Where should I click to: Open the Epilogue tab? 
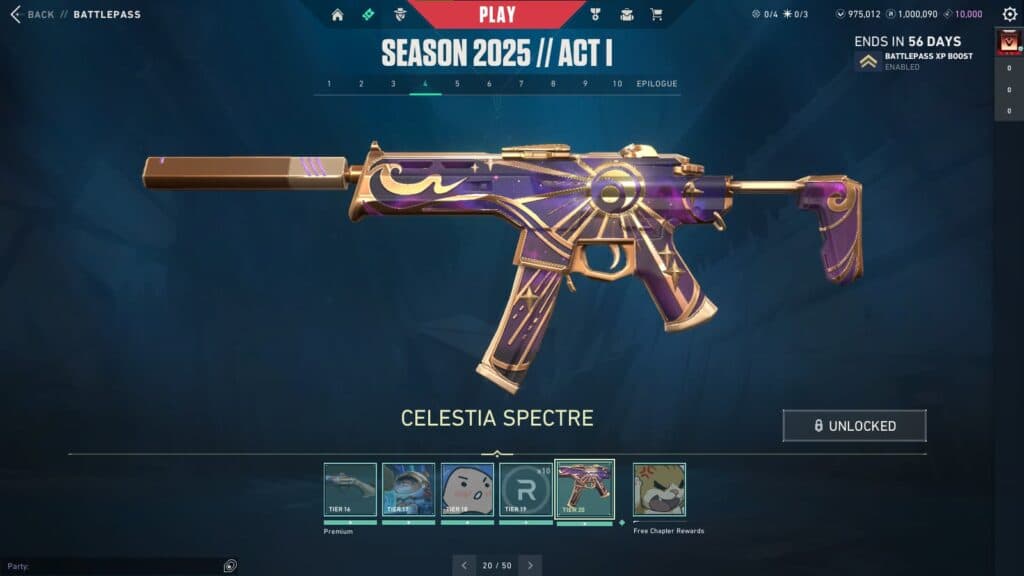(656, 84)
